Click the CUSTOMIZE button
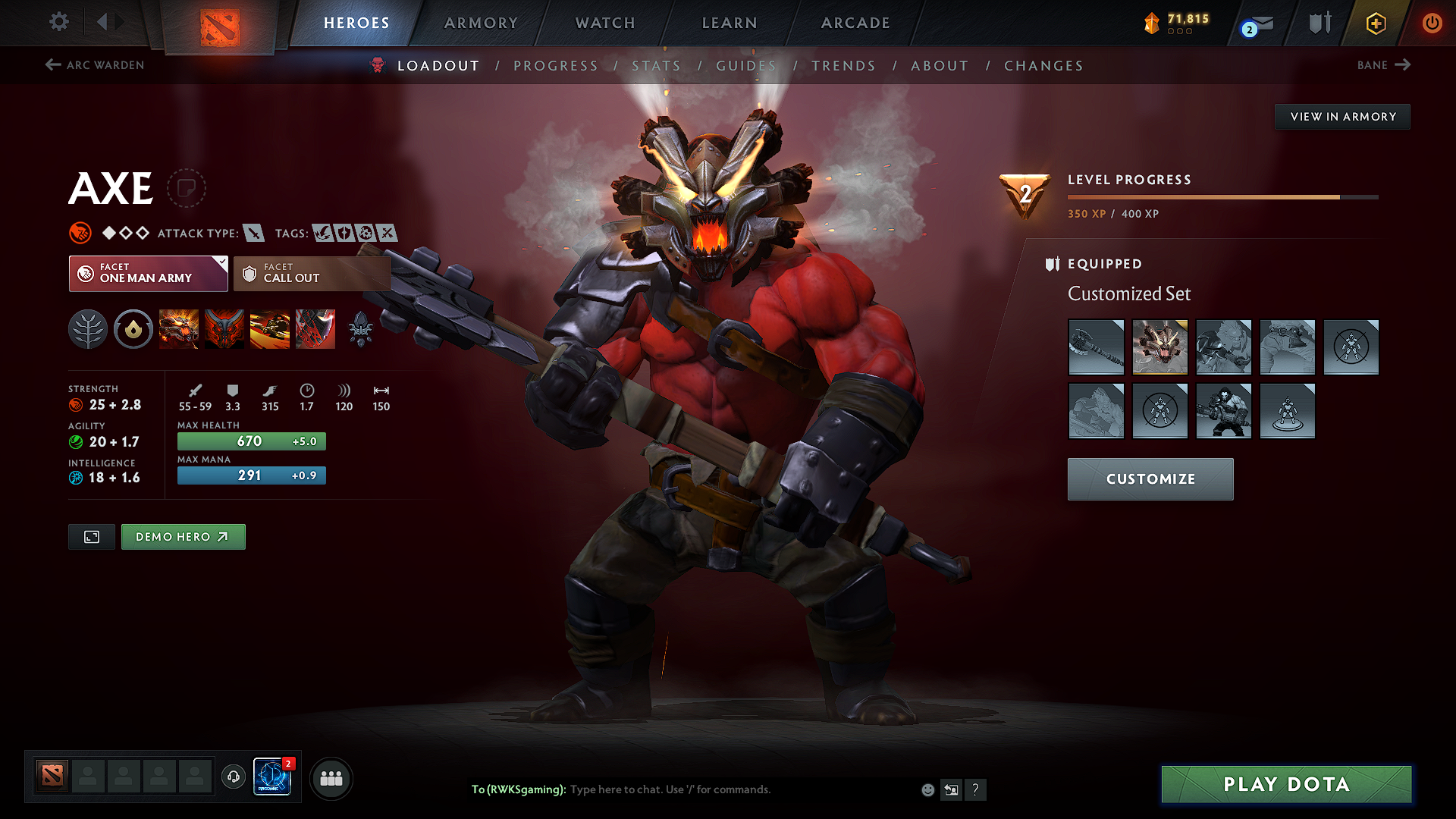 click(1150, 479)
